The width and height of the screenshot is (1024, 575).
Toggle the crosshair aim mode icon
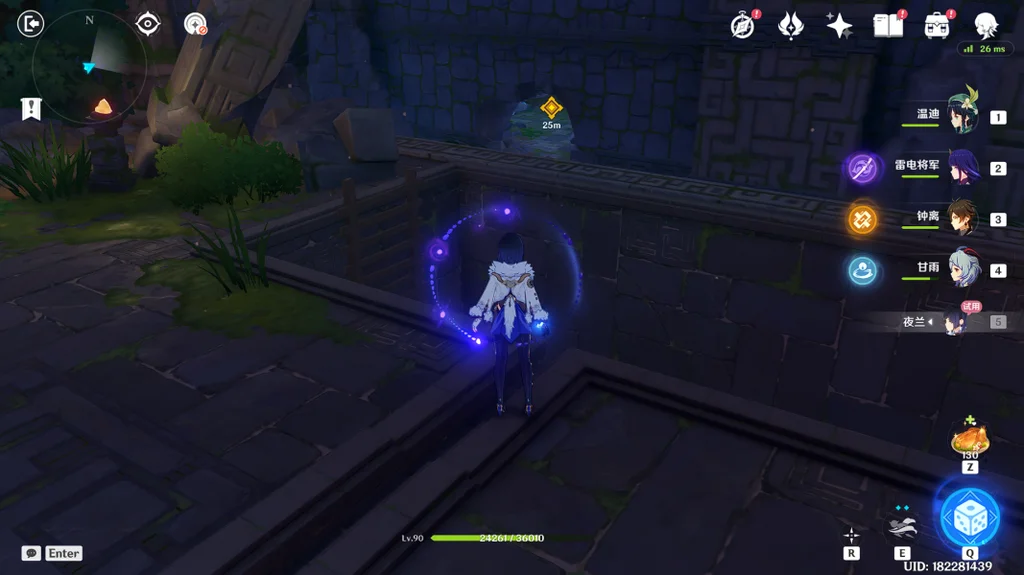click(x=851, y=535)
